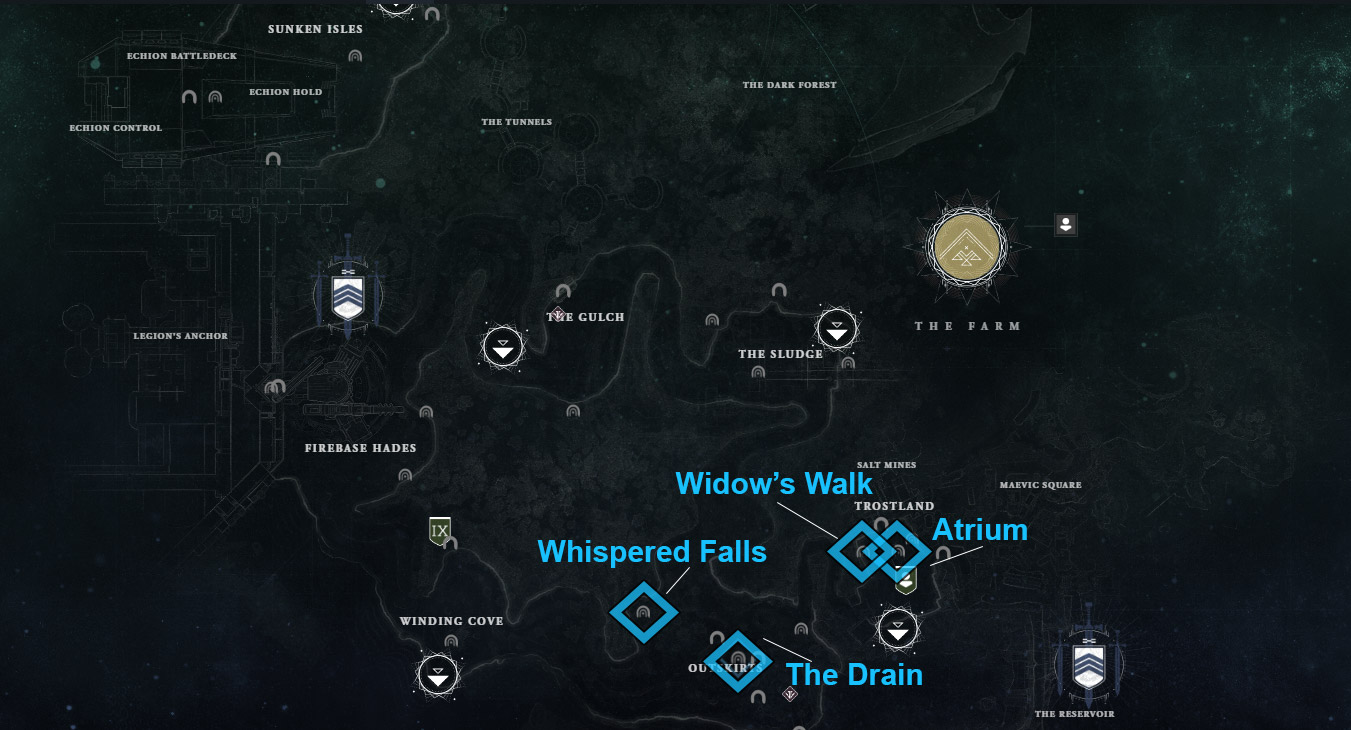The image size is (1351, 730).
Task: Select the landing zone icon near The Gulch
Action: [502, 347]
